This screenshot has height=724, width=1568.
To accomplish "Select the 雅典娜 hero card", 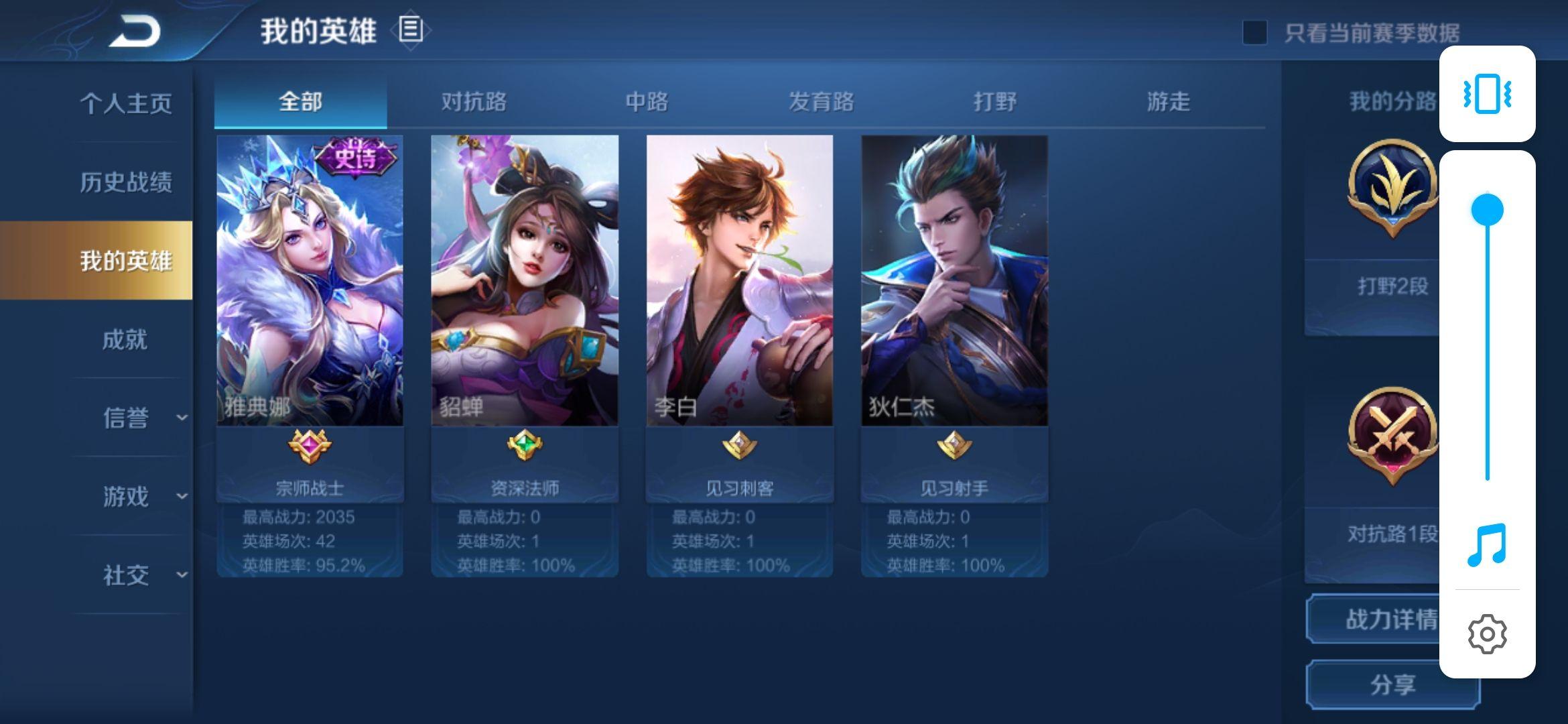I will (x=310, y=282).
